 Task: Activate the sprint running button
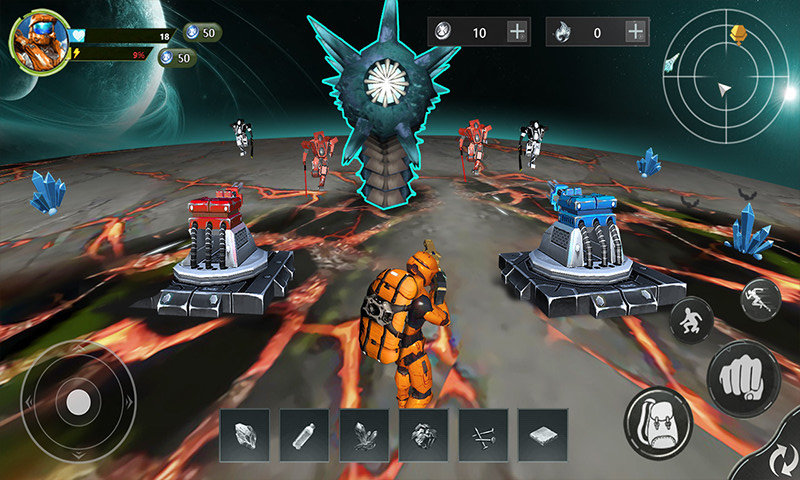pyautogui.click(x=760, y=298)
